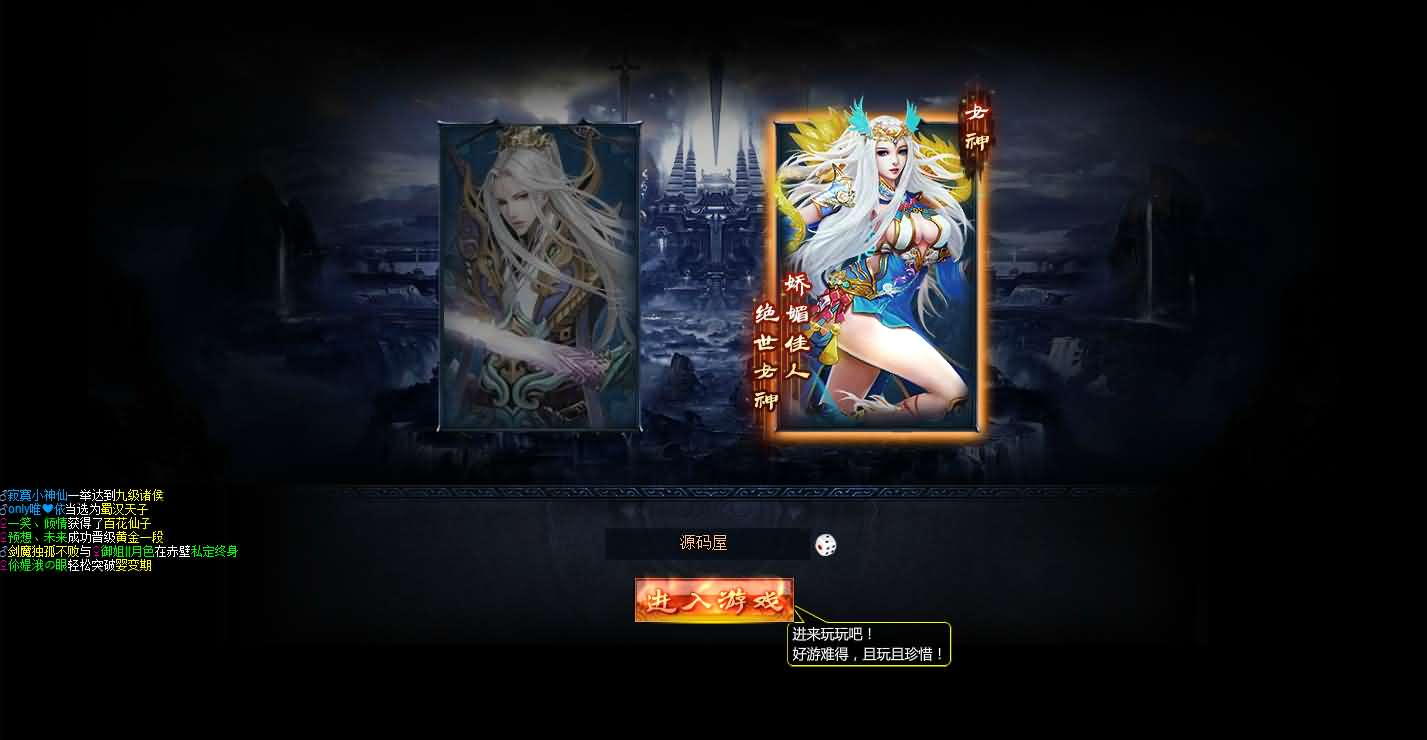Image resolution: width=1427 pixels, height=740 pixels.
Task: Click the female gender symbol before 御姐ll月色
Action: 96,551
